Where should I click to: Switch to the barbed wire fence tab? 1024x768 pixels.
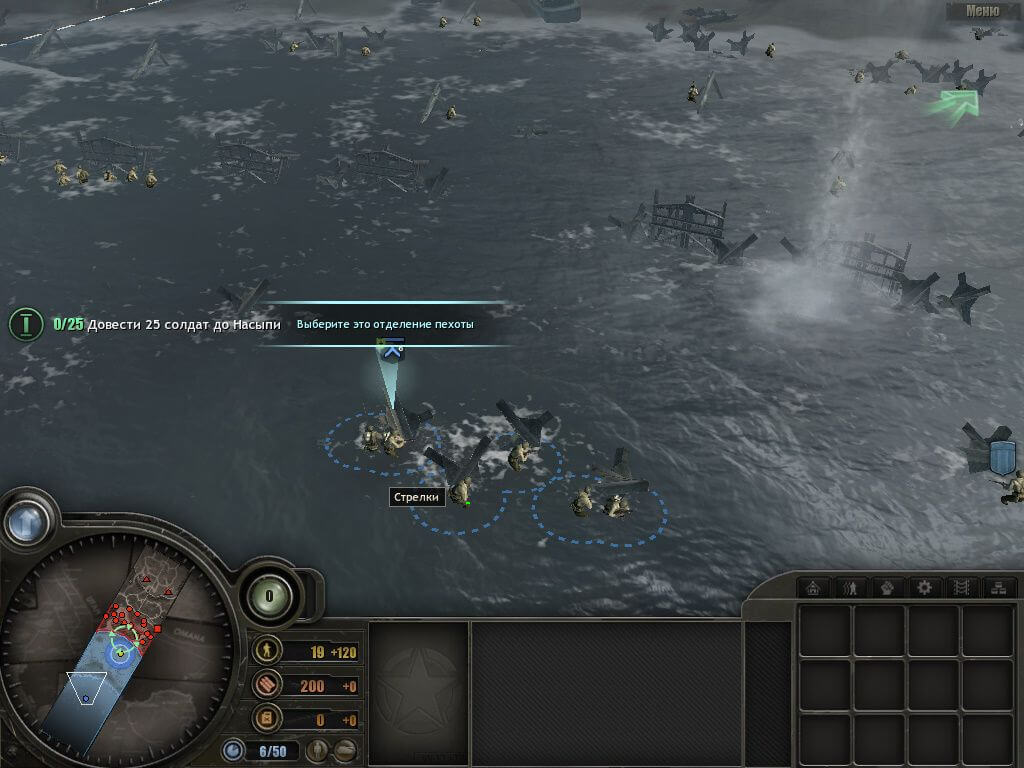click(x=960, y=587)
